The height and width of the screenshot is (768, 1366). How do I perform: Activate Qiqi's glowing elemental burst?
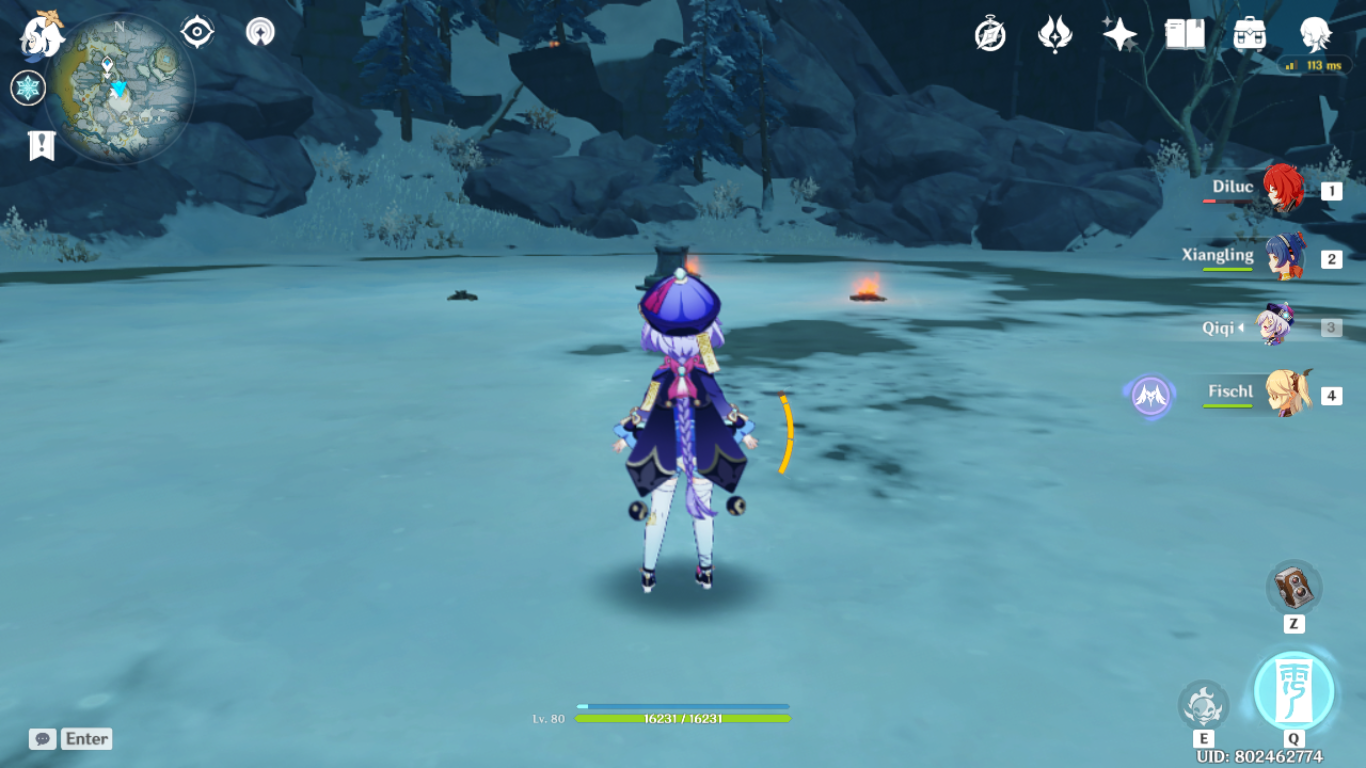tap(1294, 692)
